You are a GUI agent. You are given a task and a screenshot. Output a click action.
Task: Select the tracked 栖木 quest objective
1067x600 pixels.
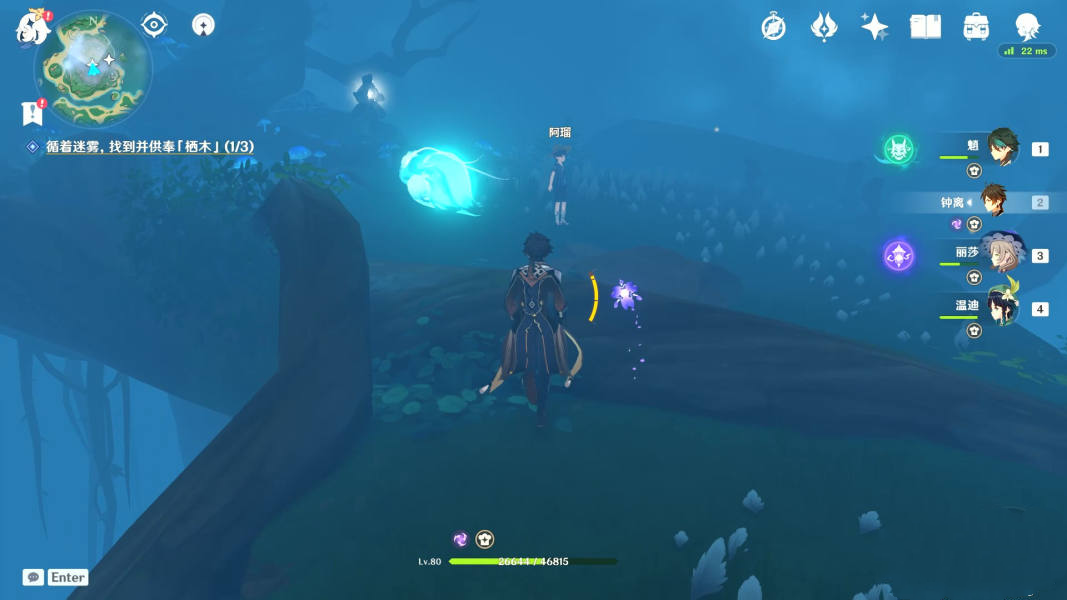click(148, 147)
